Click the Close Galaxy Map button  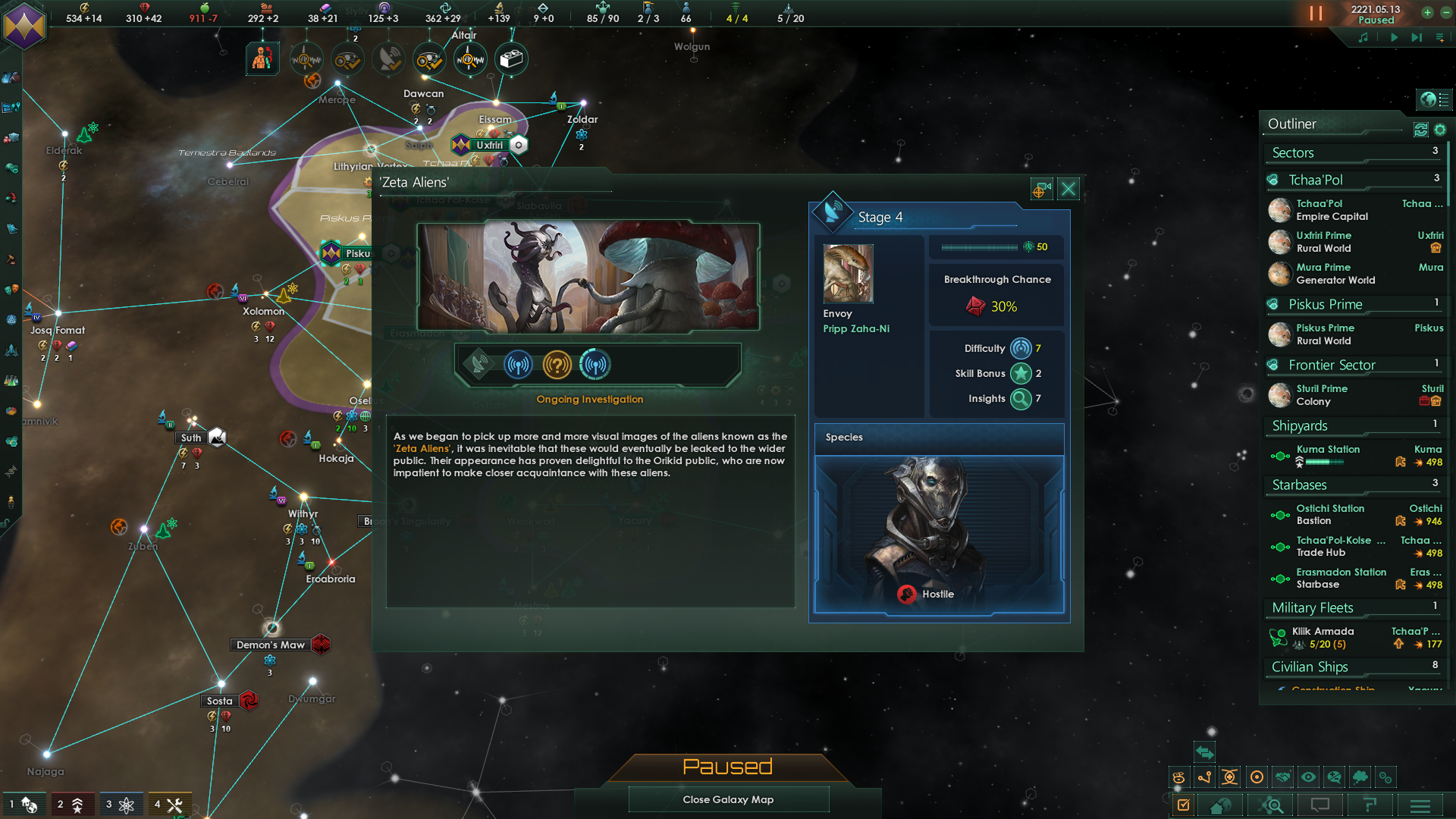point(728,799)
